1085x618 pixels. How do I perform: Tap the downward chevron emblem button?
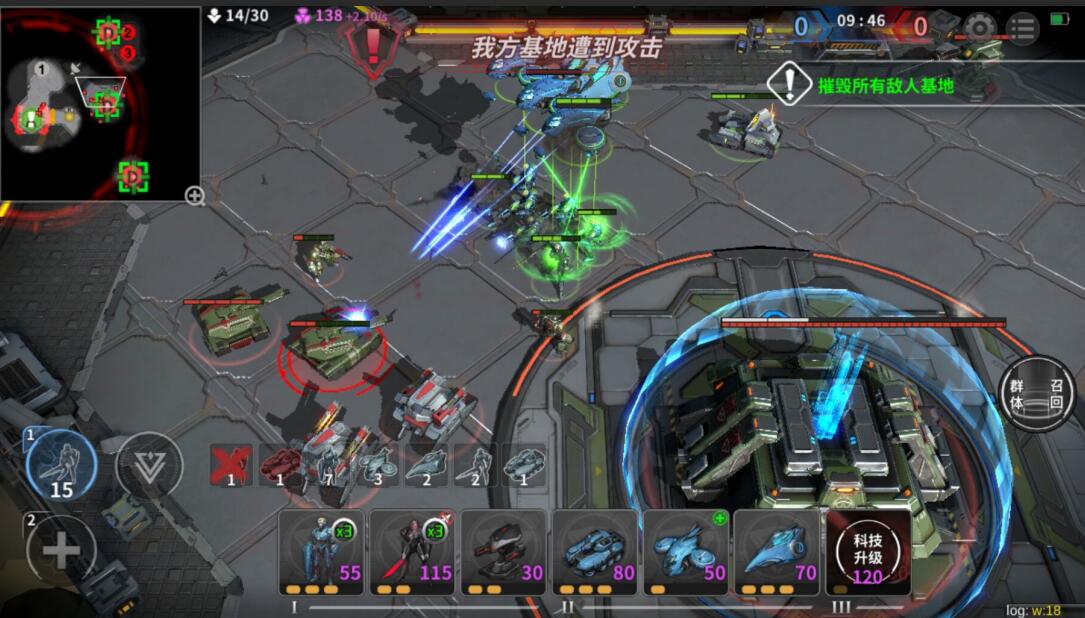point(149,465)
